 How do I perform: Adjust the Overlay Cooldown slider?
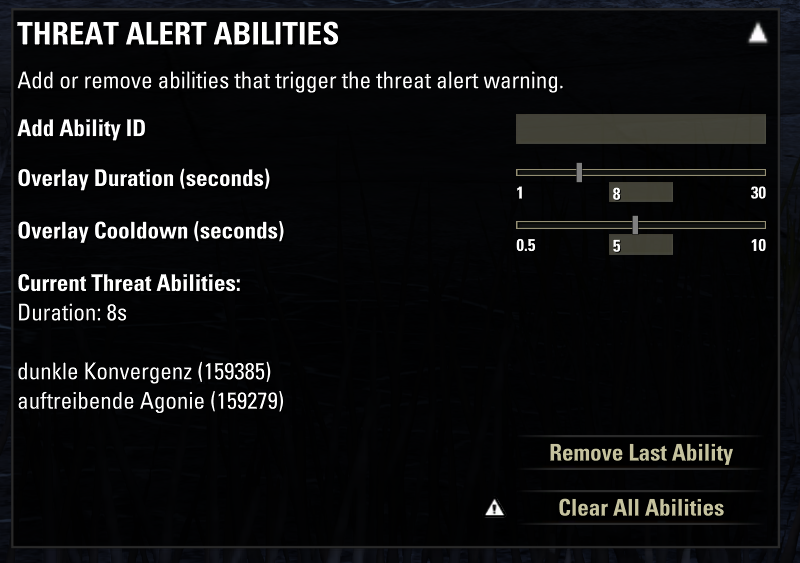pos(635,225)
